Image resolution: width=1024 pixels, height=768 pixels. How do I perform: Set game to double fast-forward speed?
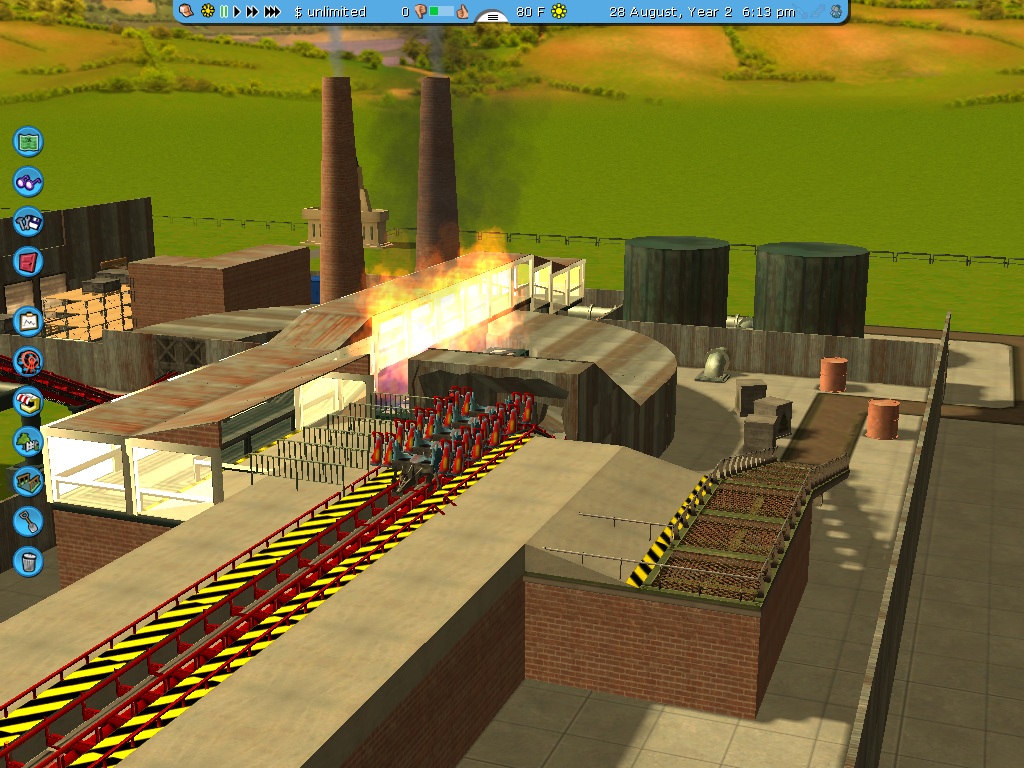coord(252,12)
